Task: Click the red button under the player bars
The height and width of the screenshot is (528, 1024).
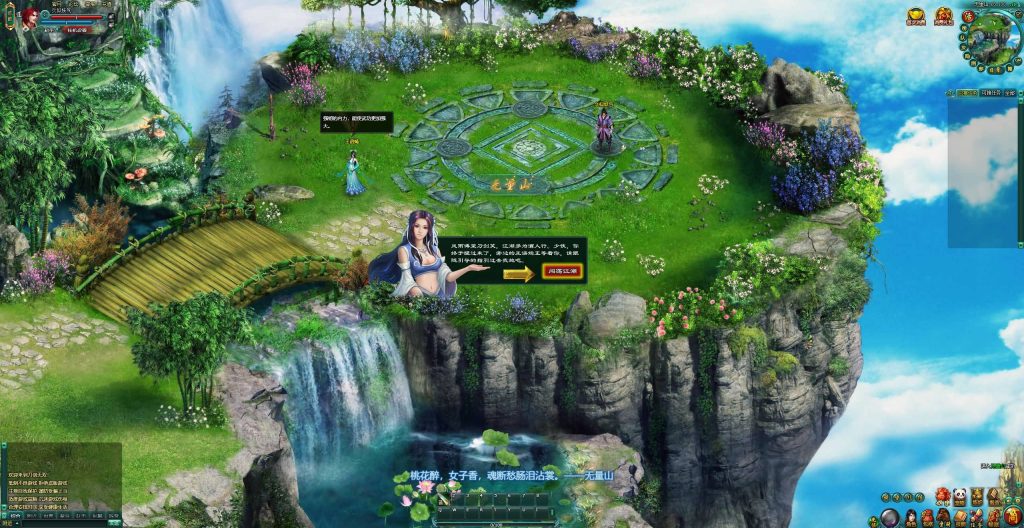Action: click(x=77, y=30)
